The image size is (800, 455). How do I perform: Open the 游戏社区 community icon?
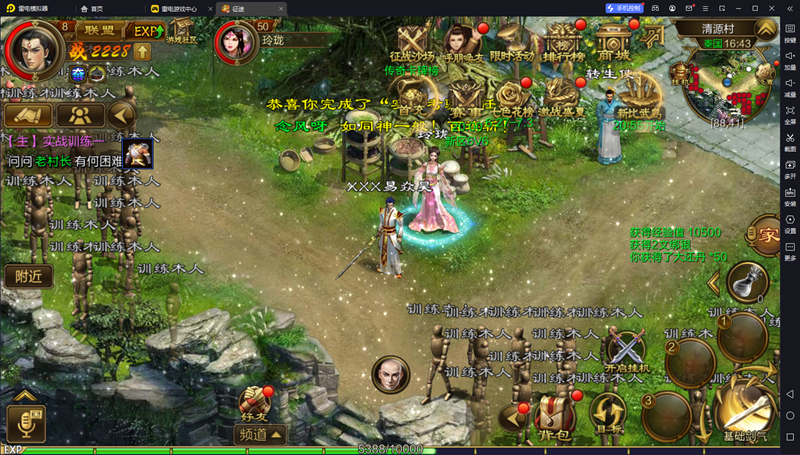click(x=182, y=32)
